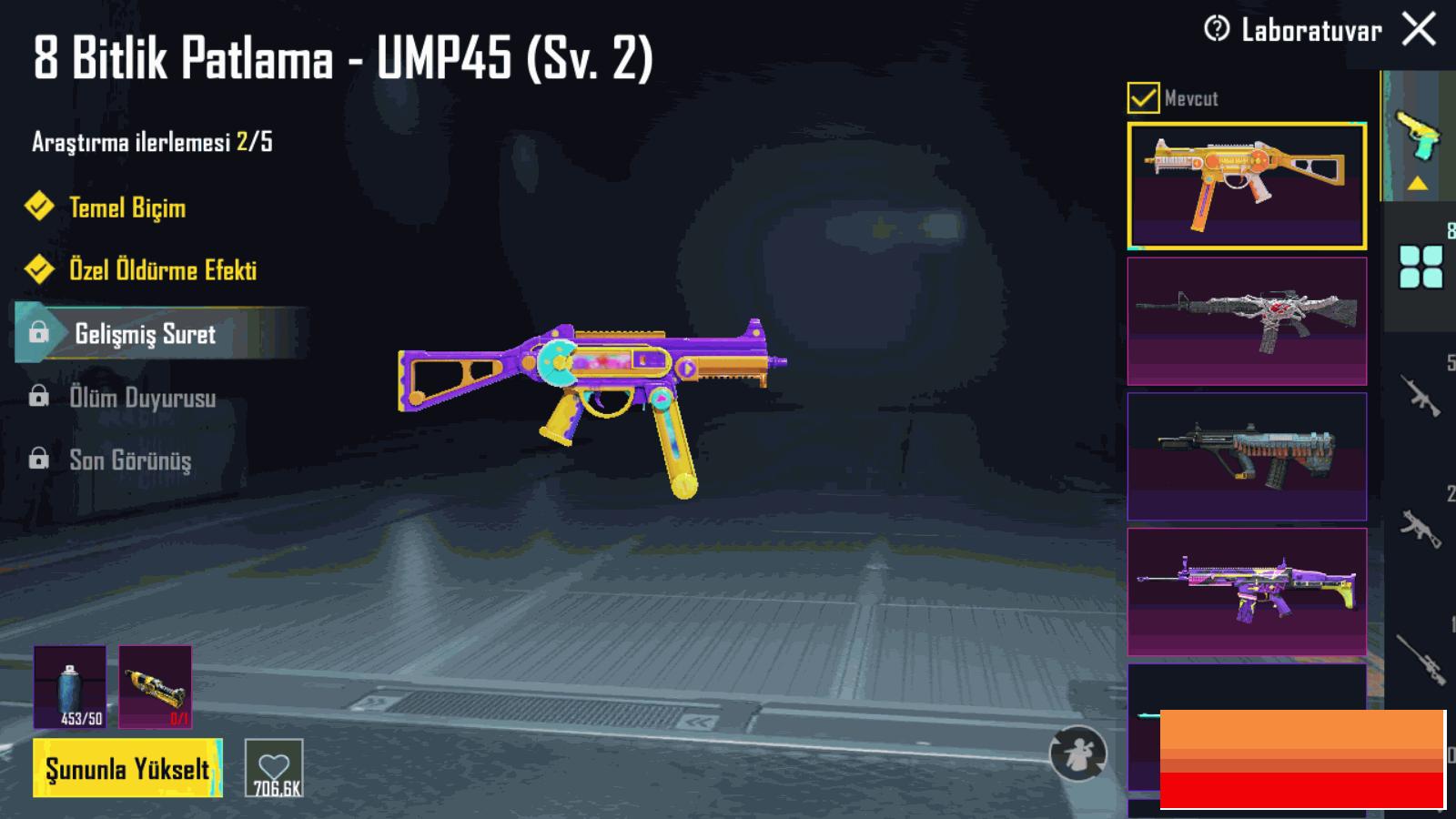Activate the round character pose button

(x=1077, y=753)
